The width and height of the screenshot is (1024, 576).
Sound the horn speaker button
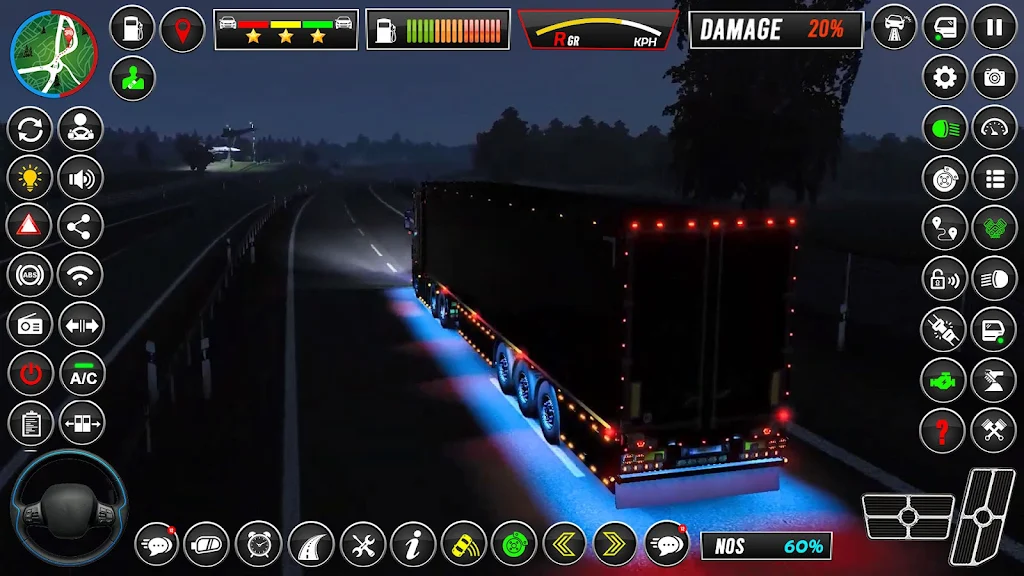pyautogui.click(x=81, y=178)
